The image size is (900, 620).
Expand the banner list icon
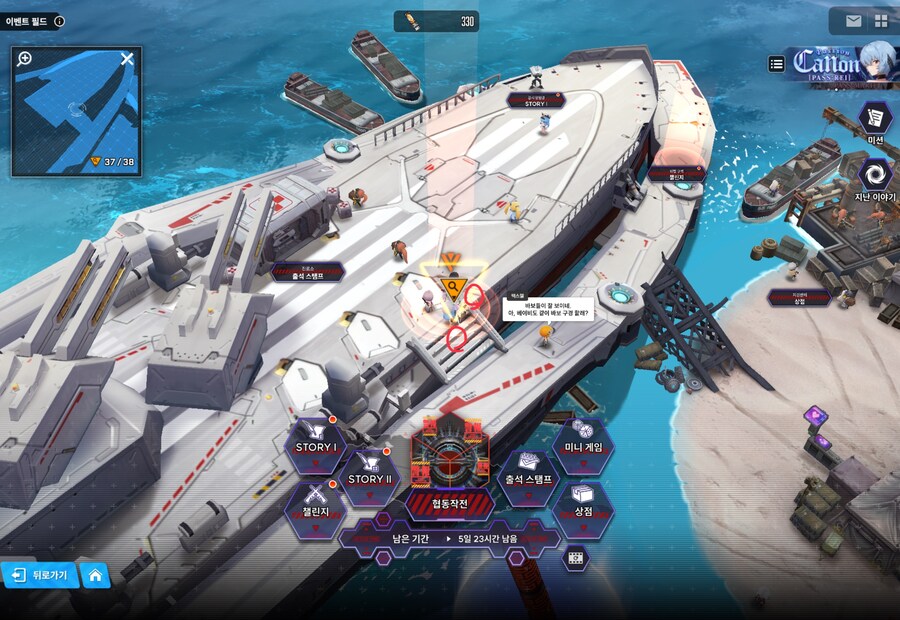click(777, 64)
